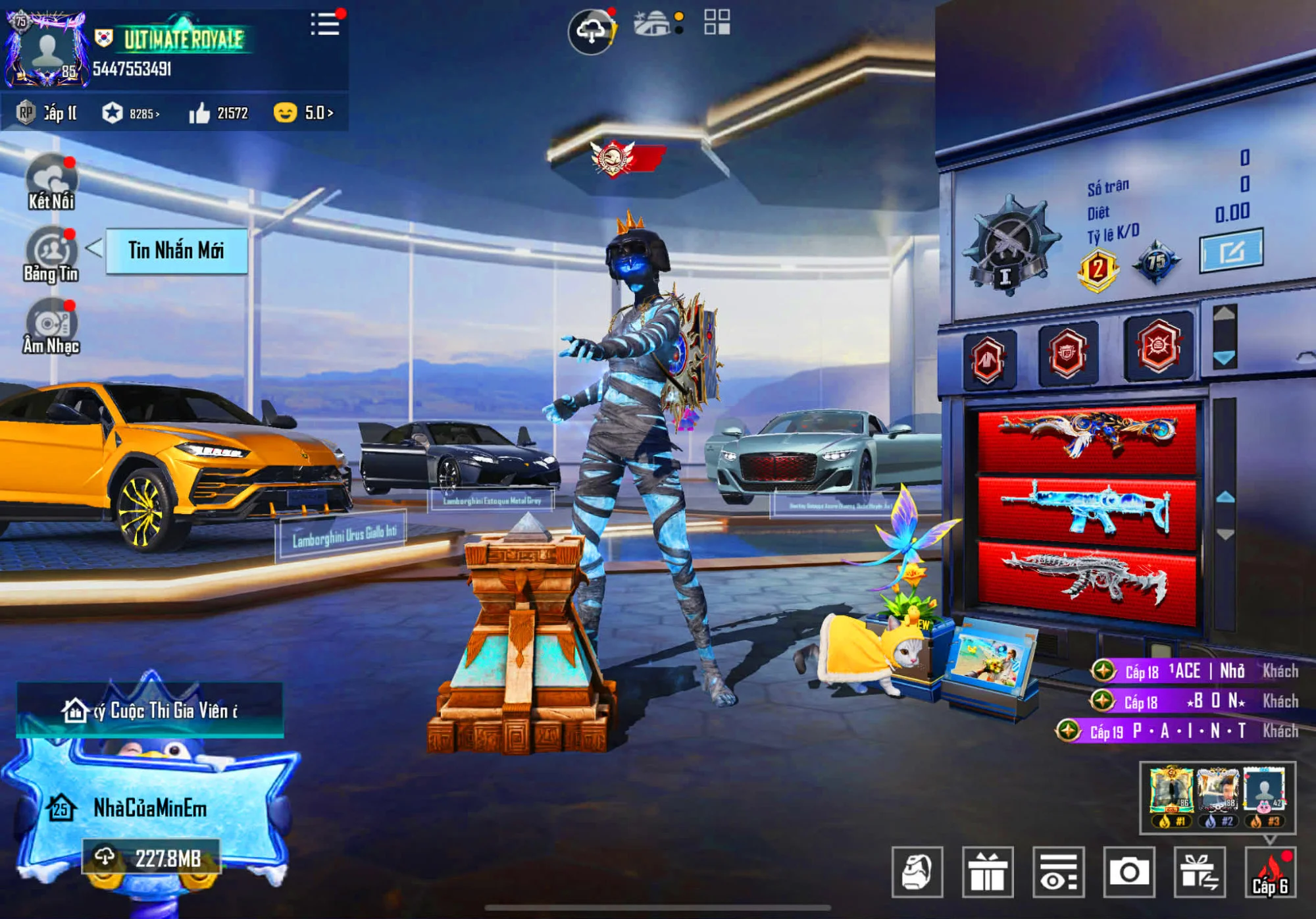1316x919 pixels.
Task: Open Âm Nhạc music player
Action: pos(51,327)
